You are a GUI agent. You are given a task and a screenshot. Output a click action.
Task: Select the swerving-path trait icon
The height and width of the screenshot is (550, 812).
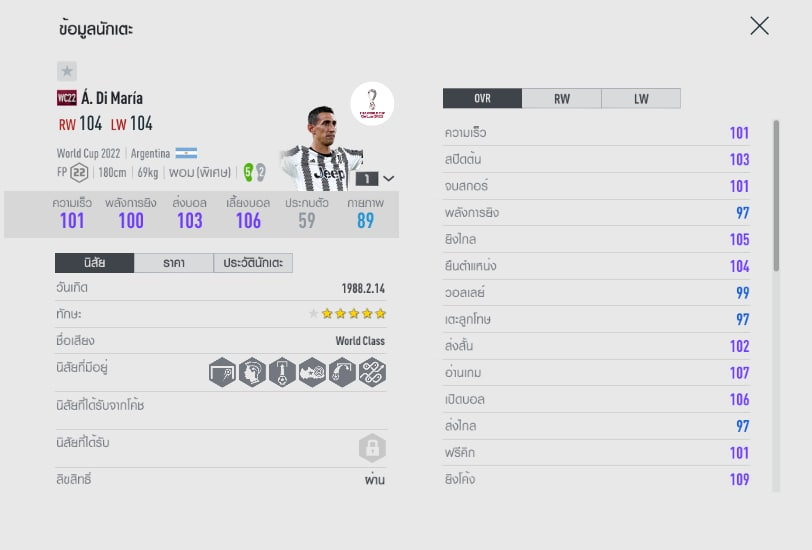372,372
